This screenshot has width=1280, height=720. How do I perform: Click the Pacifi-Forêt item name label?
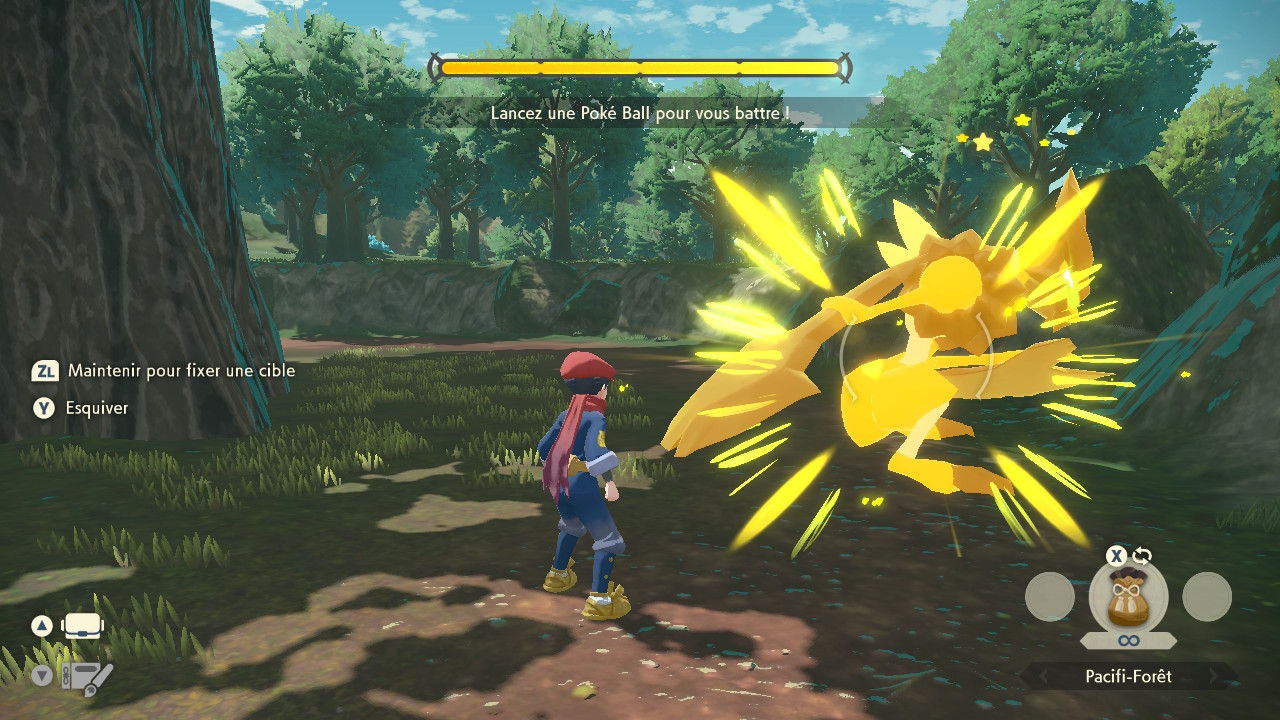(x=1128, y=677)
